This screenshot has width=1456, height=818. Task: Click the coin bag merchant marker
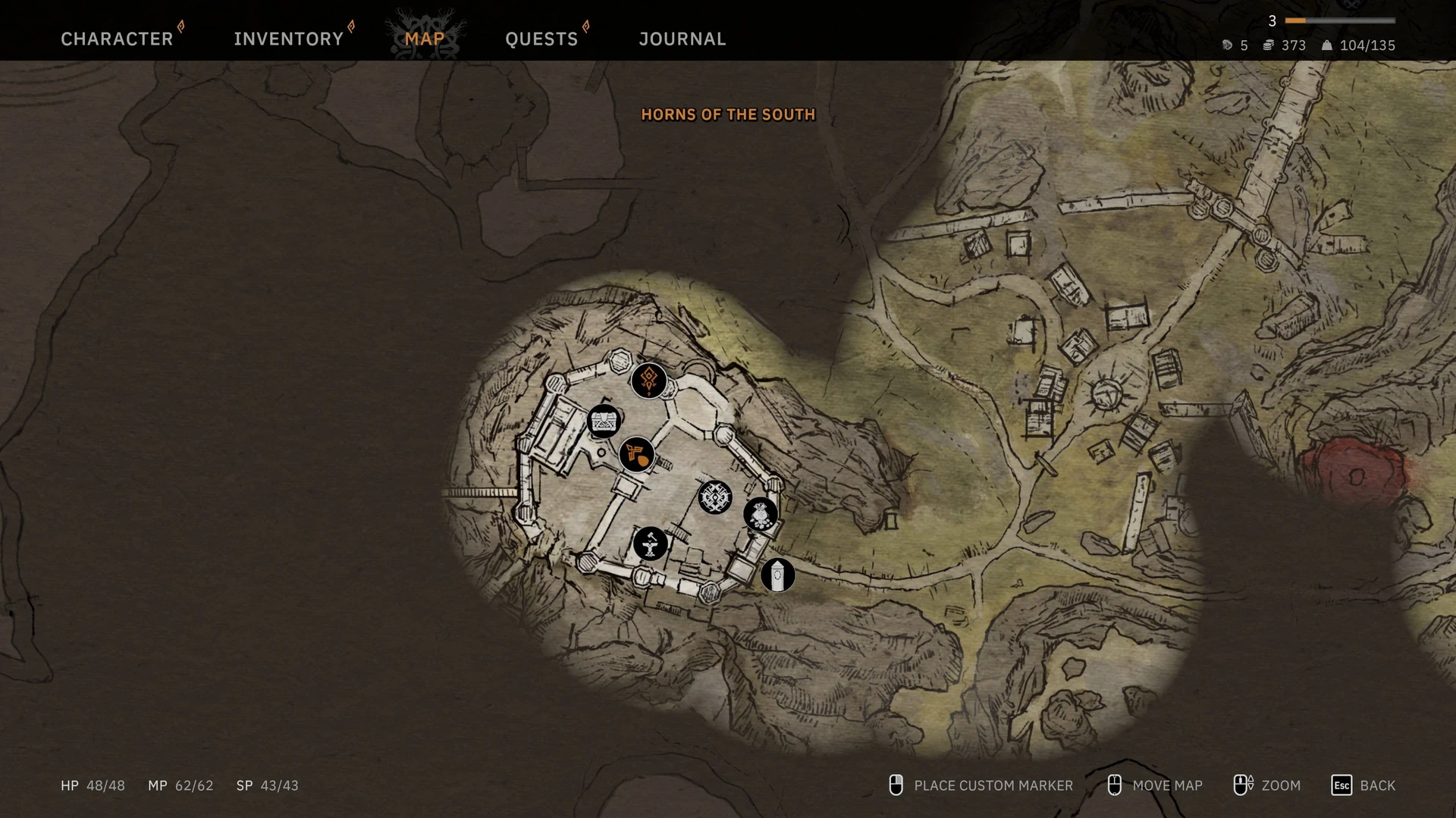click(x=761, y=515)
